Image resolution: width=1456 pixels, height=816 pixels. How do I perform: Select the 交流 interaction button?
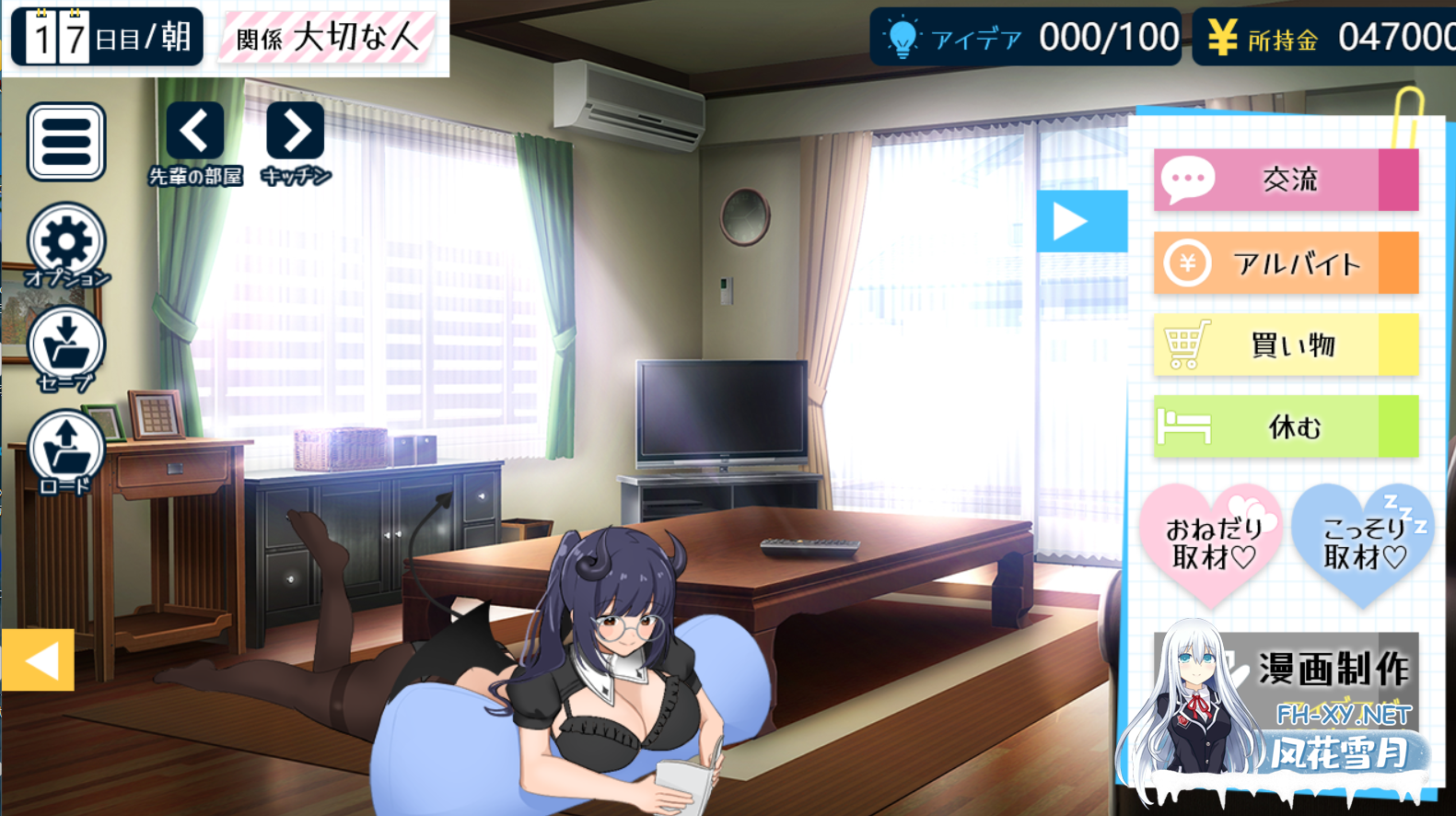[1286, 180]
